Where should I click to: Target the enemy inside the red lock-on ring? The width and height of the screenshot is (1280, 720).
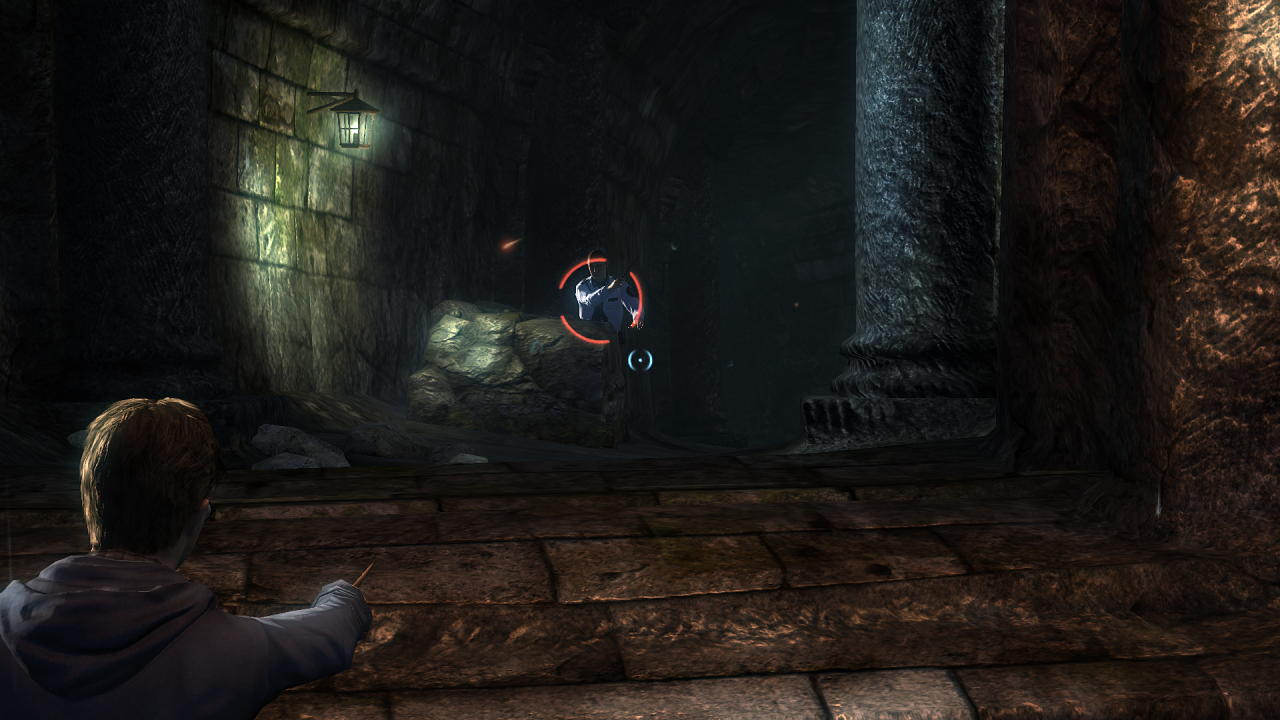pos(603,297)
